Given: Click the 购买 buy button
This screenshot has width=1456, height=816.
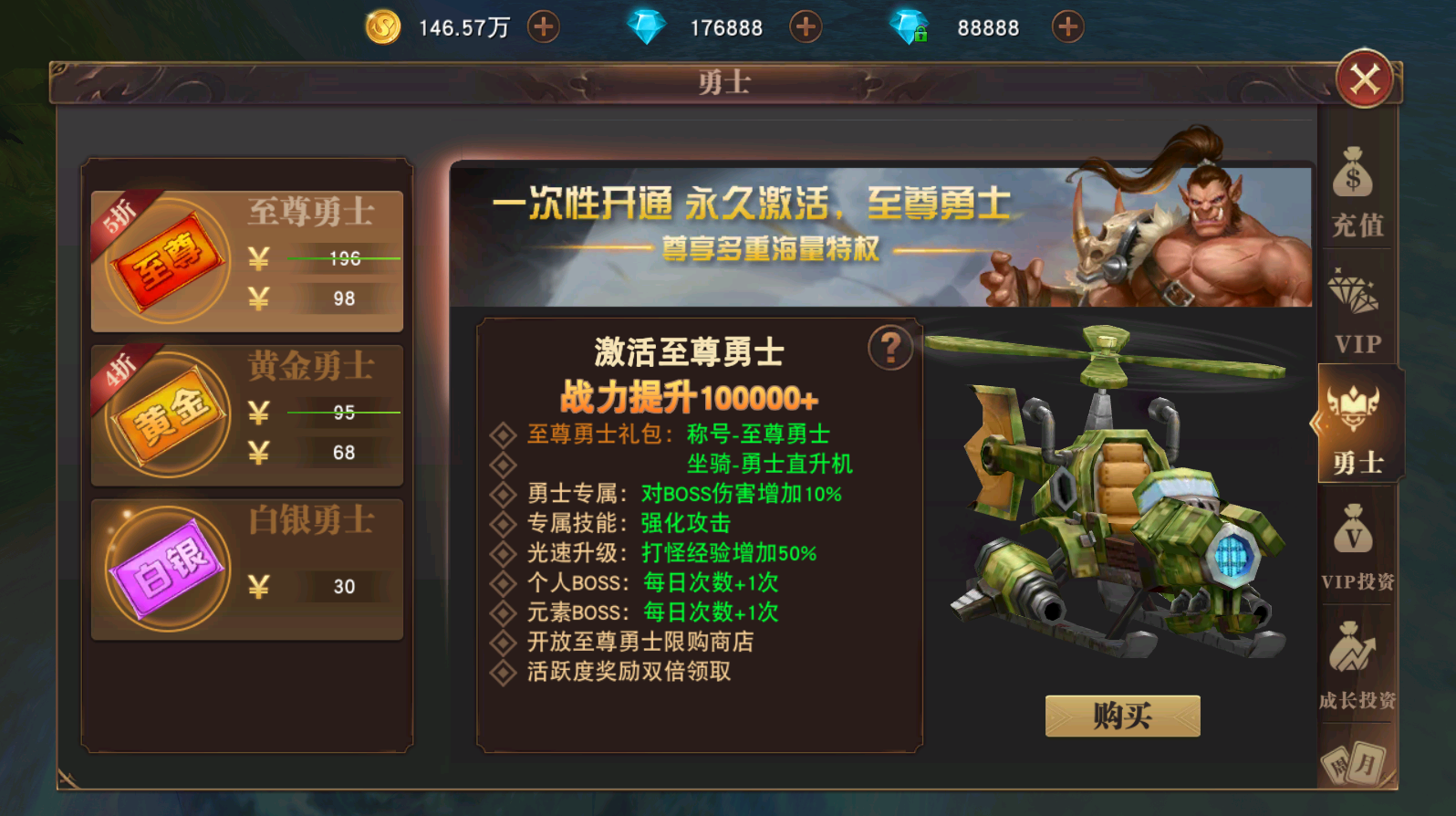Looking at the screenshot, I should (1121, 716).
